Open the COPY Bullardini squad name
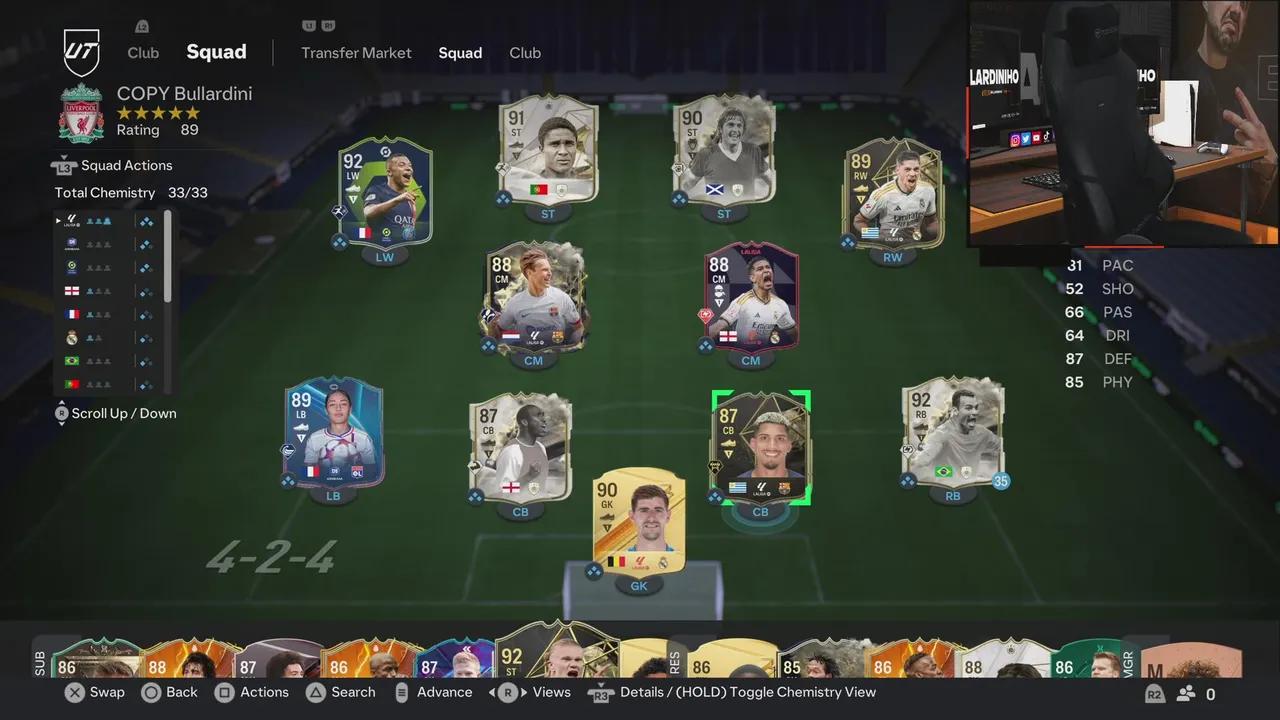 coord(184,93)
